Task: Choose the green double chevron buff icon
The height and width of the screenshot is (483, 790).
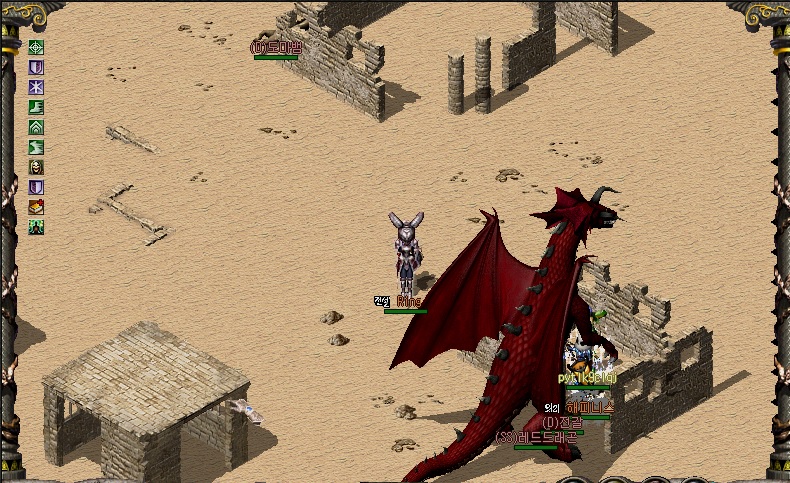Action: click(x=36, y=127)
